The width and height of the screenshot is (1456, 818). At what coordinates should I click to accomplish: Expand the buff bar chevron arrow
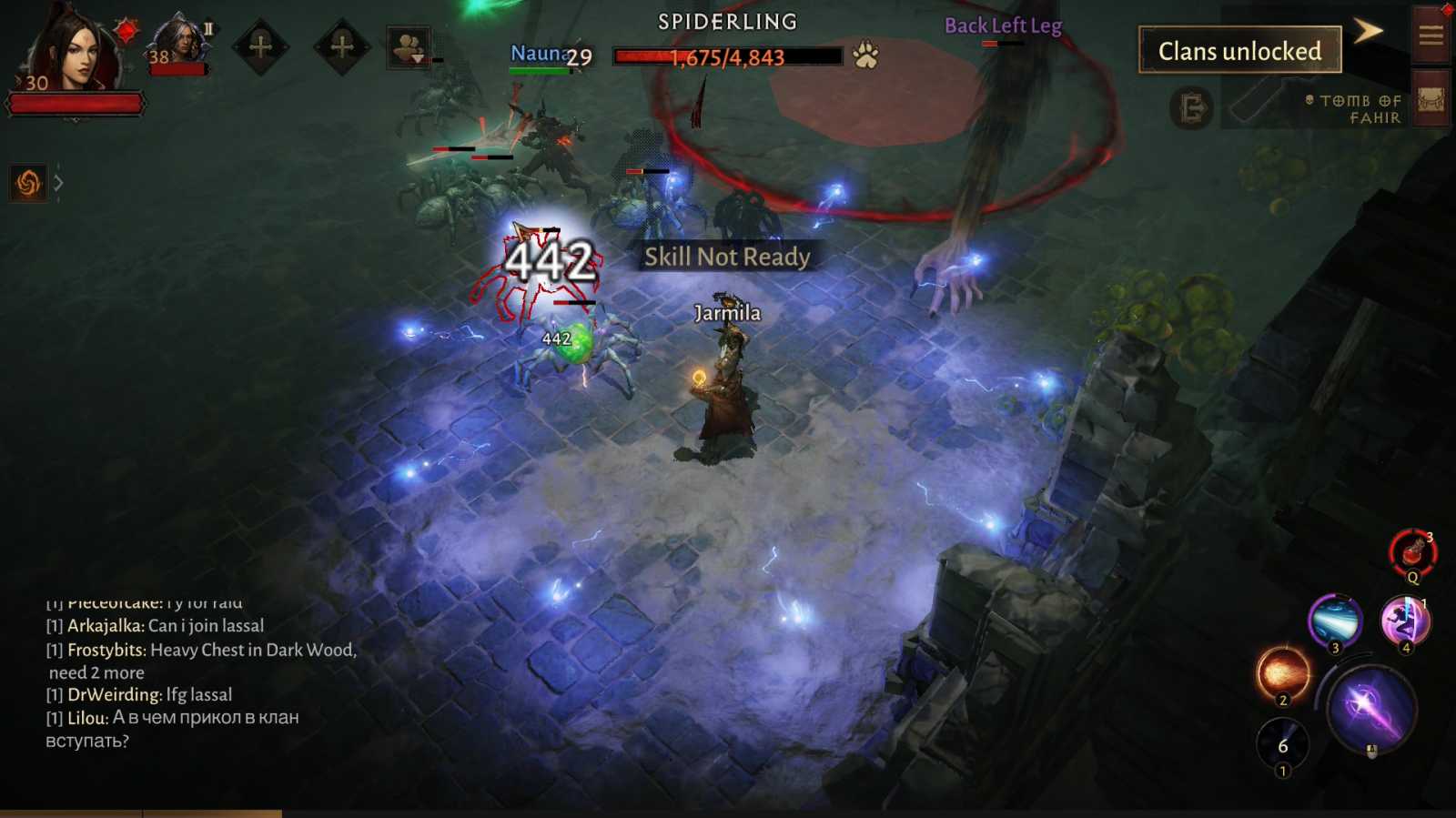point(58,182)
